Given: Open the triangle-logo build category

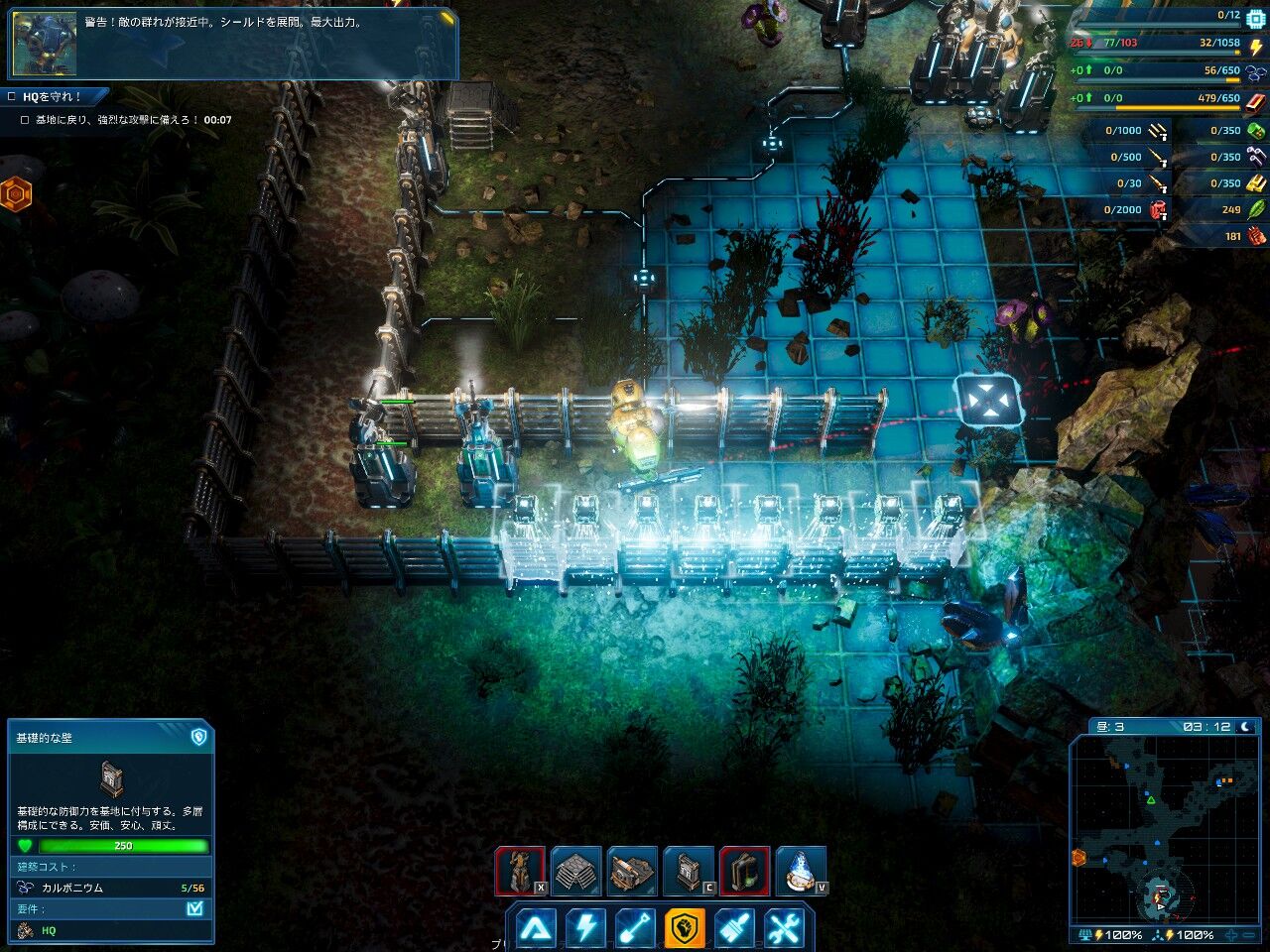Looking at the screenshot, I should click(x=536, y=928).
